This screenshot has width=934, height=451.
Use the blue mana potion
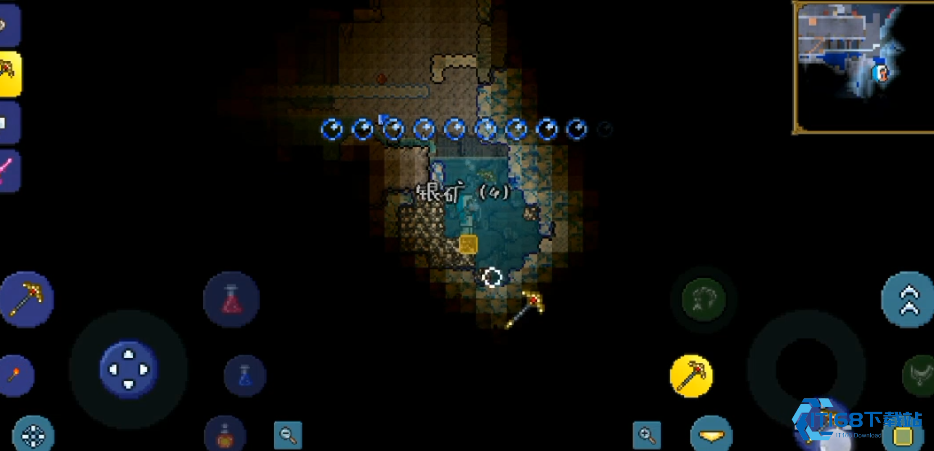click(245, 375)
